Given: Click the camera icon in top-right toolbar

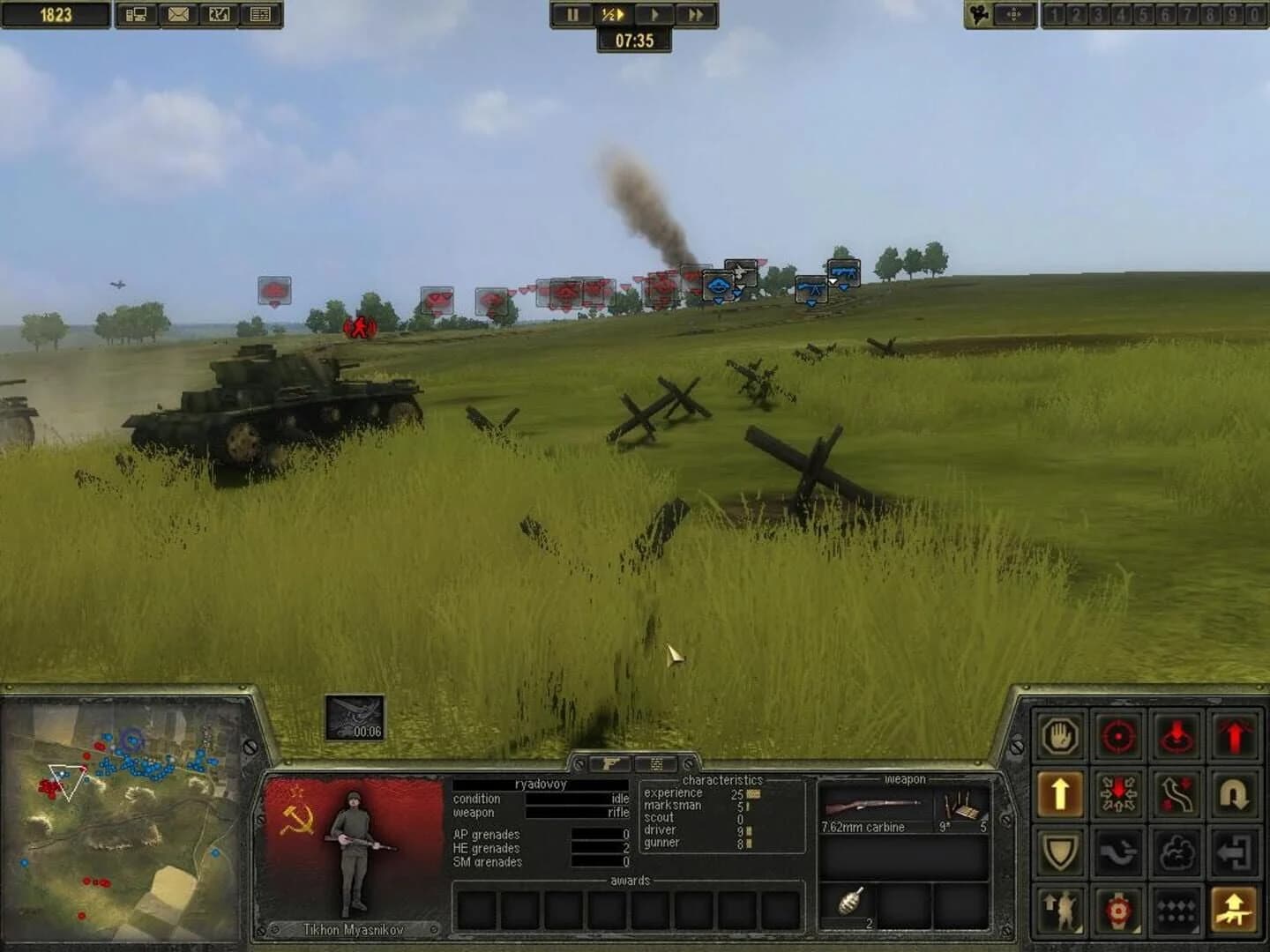Looking at the screenshot, I should pos(978,15).
